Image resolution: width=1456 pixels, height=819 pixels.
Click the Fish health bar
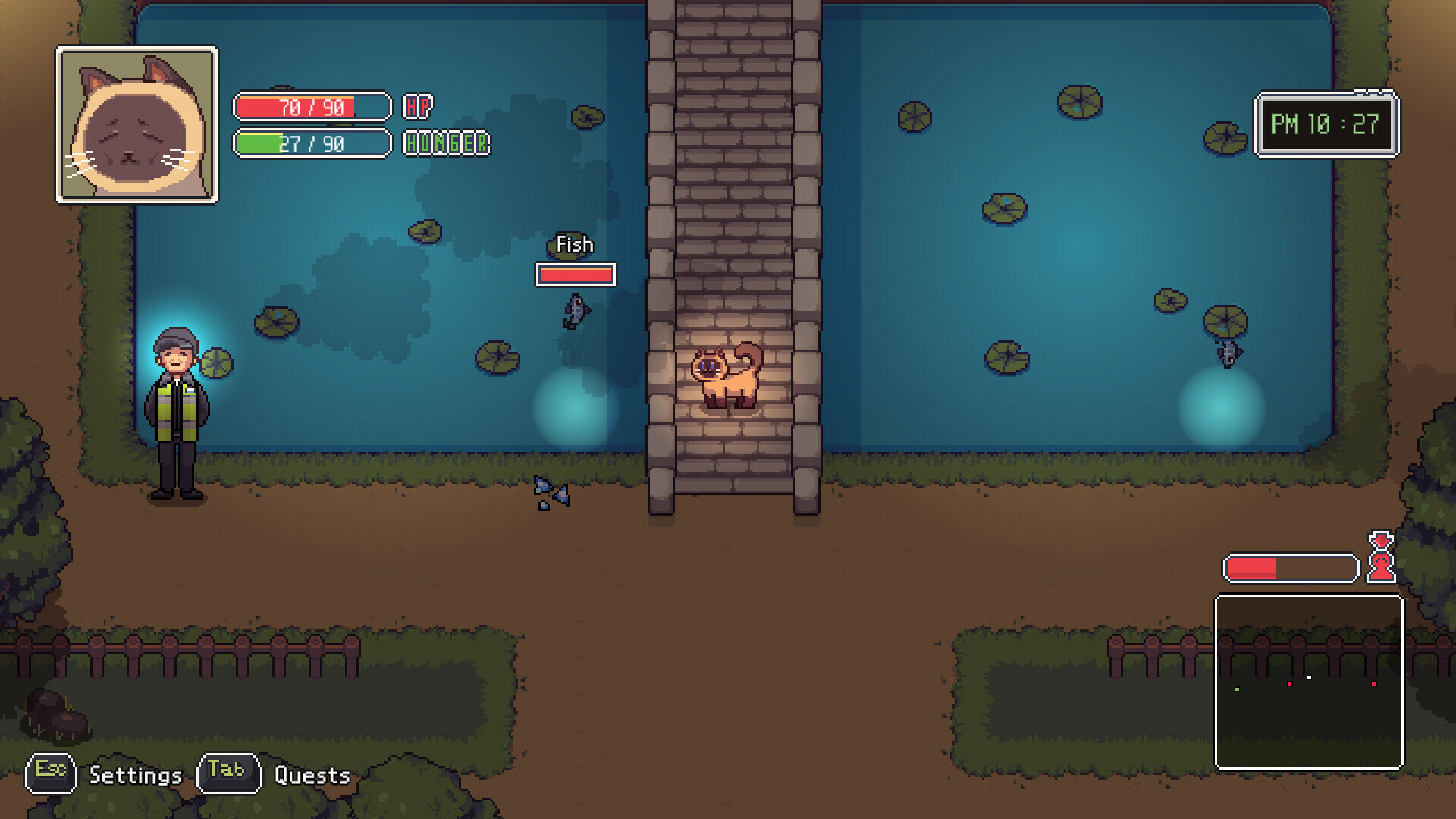click(574, 275)
